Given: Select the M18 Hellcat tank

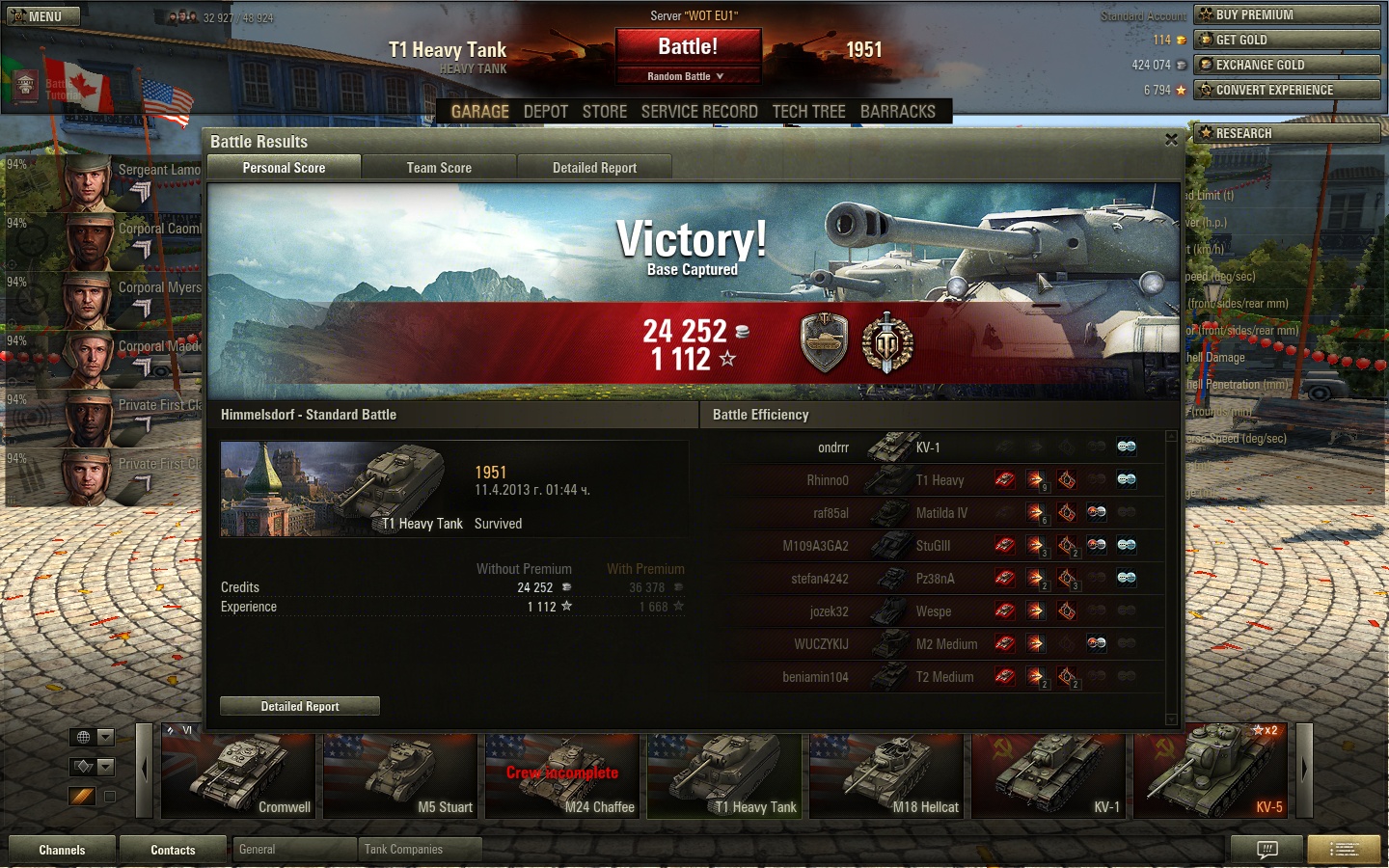Looking at the screenshot, I should click(x=886, y=774).
